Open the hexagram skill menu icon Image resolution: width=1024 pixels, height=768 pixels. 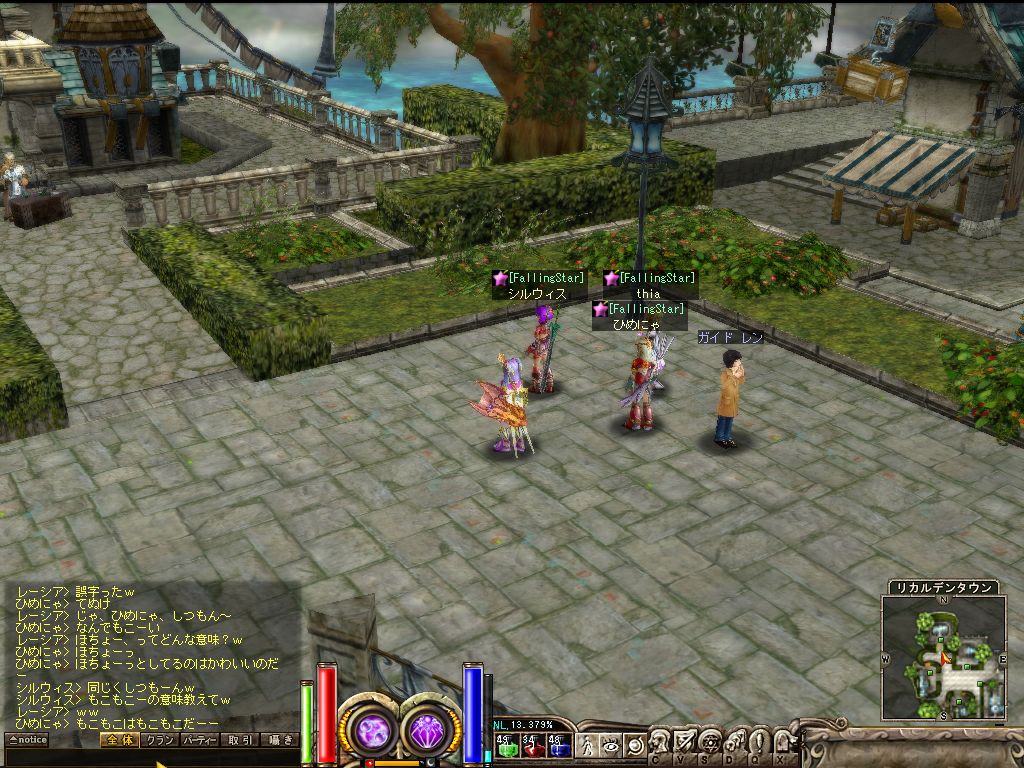(x=710, y=742)
